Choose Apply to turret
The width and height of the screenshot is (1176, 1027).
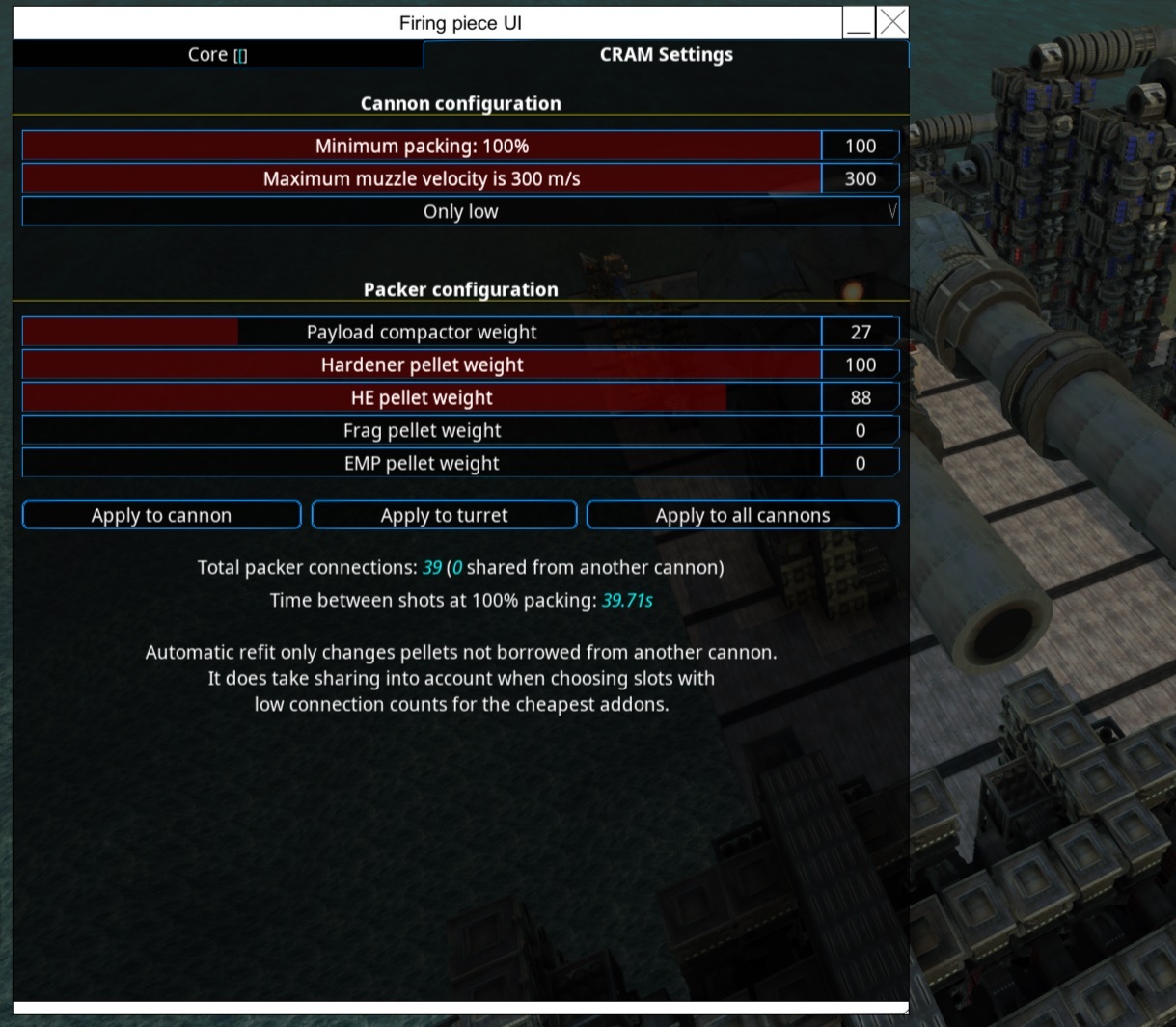(x=444, y=515)
